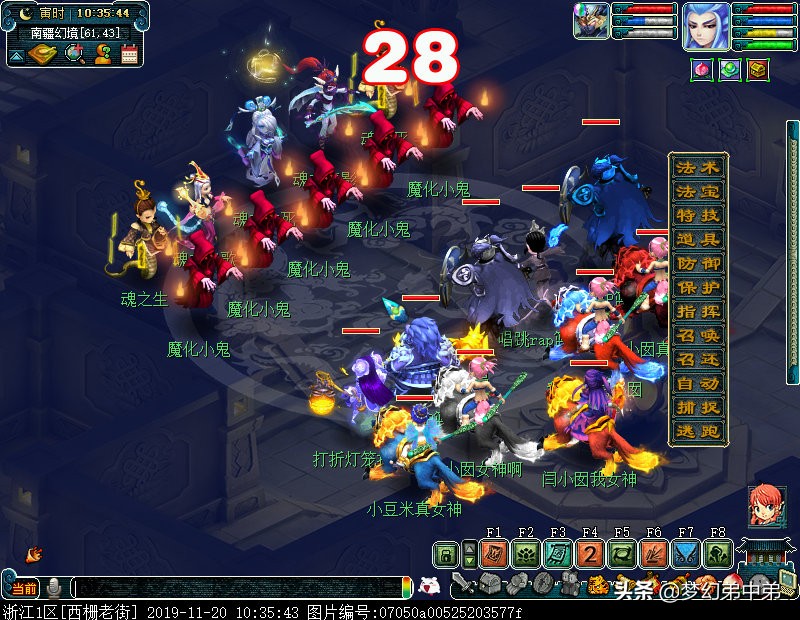The width and height of the screenshot is (800, 620).
Task: Activate the F4 hotkey slot numbered 2
Action: coord(590,556)
